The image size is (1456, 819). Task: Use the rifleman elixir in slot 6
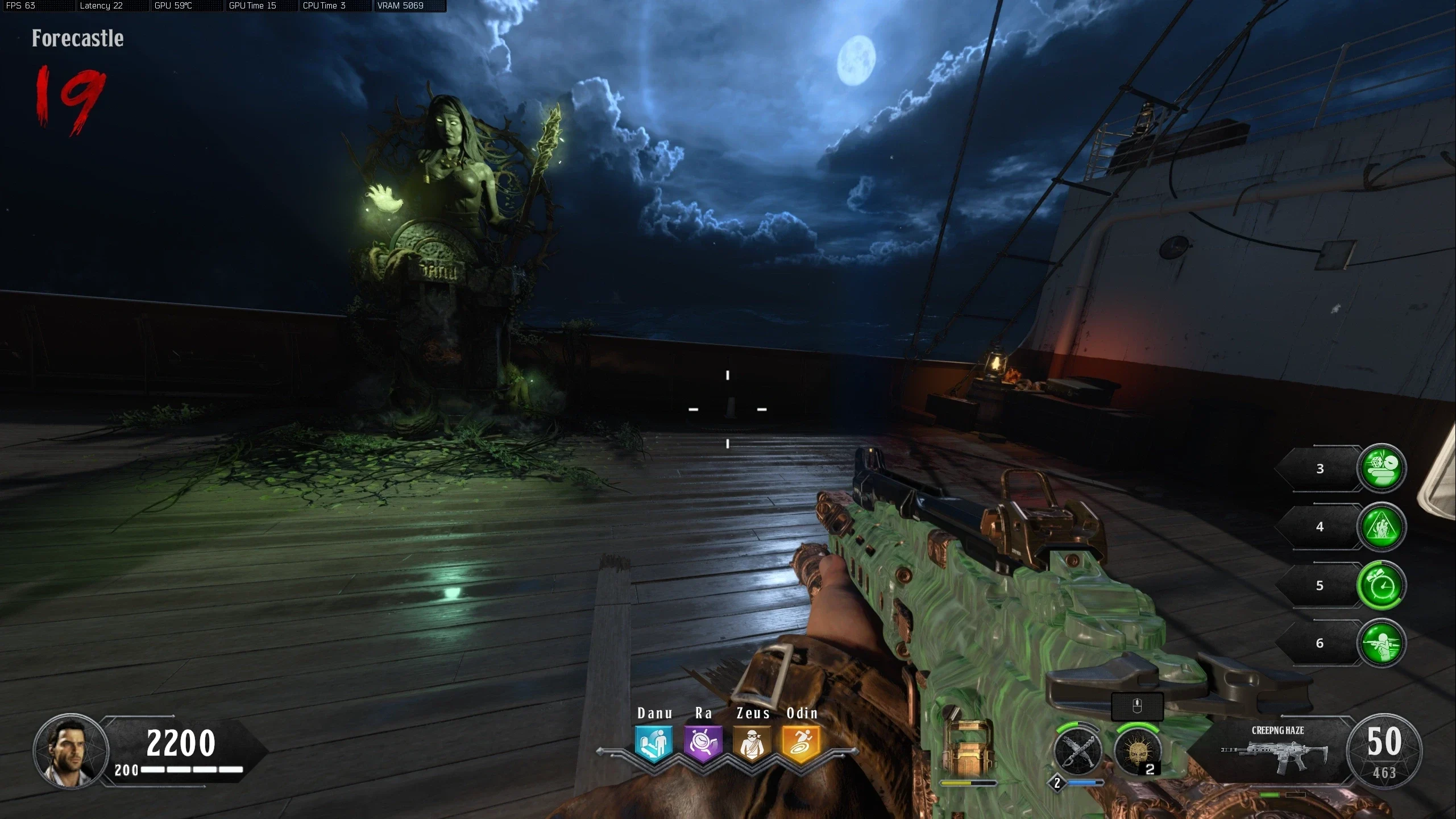[1381, 643]
